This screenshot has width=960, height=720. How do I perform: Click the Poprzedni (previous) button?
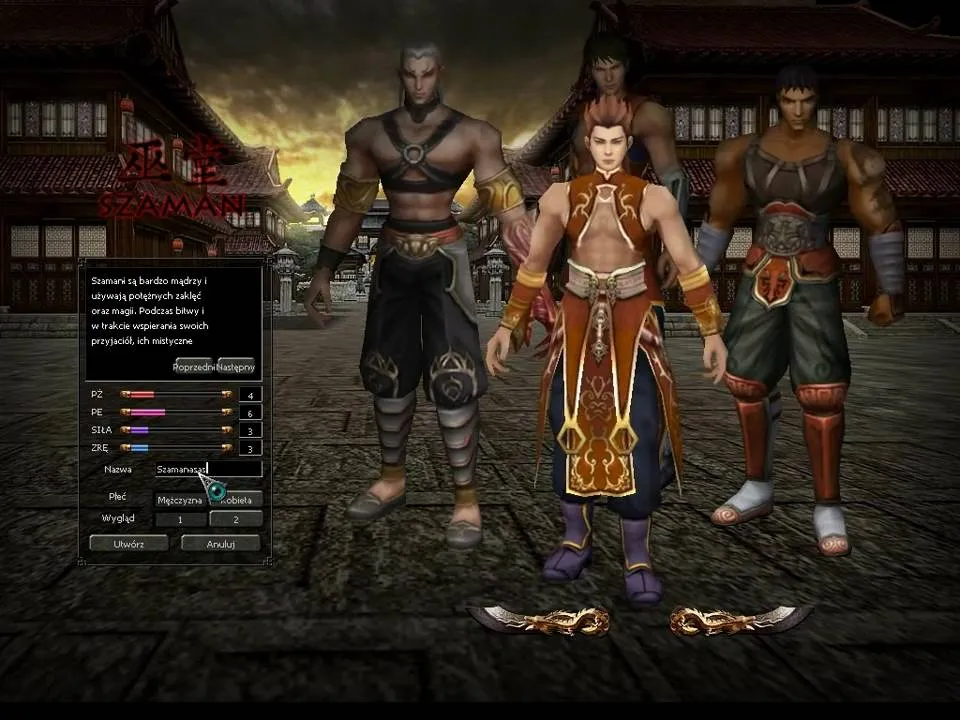tap(192, 366)
